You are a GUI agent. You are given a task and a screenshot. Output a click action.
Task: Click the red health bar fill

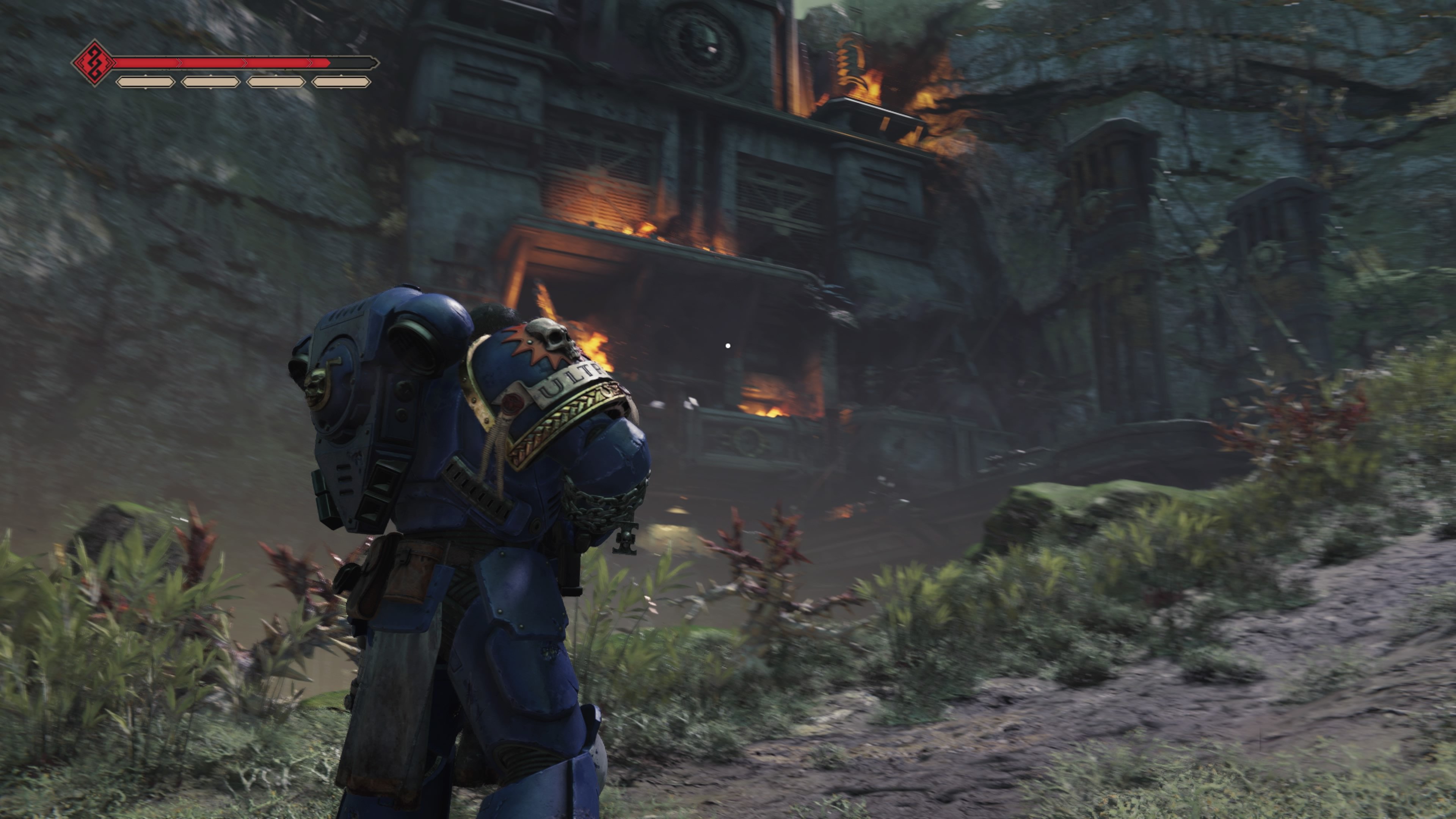(x=226, y=63)
